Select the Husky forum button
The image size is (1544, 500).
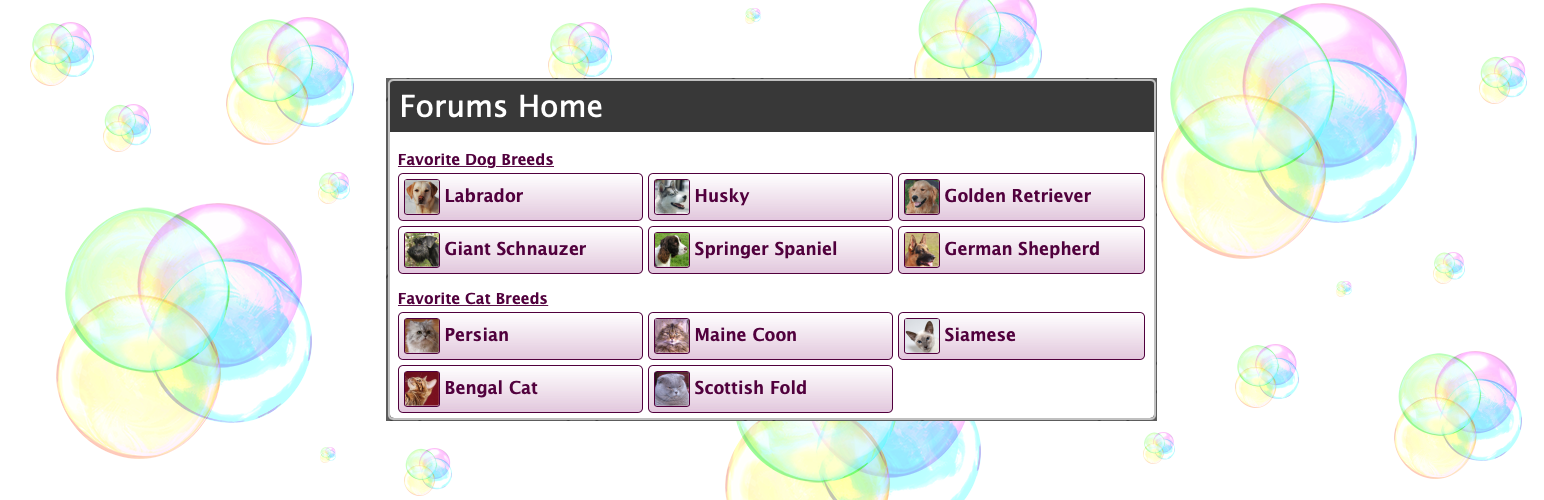pyautogui.click(x=770, y=197)
